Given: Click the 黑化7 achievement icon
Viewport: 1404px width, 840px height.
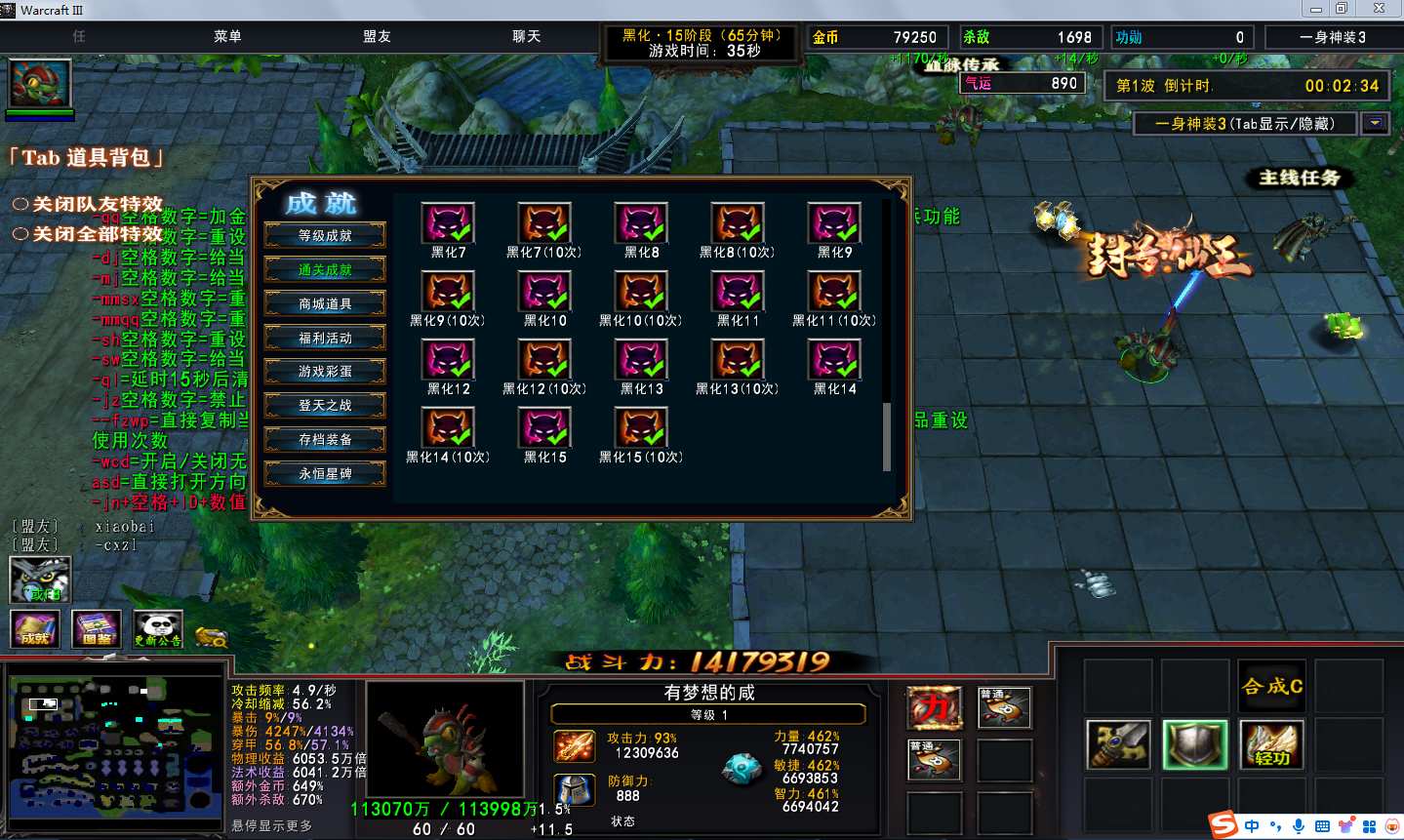Looking at the screenshot, I should 448,223.
